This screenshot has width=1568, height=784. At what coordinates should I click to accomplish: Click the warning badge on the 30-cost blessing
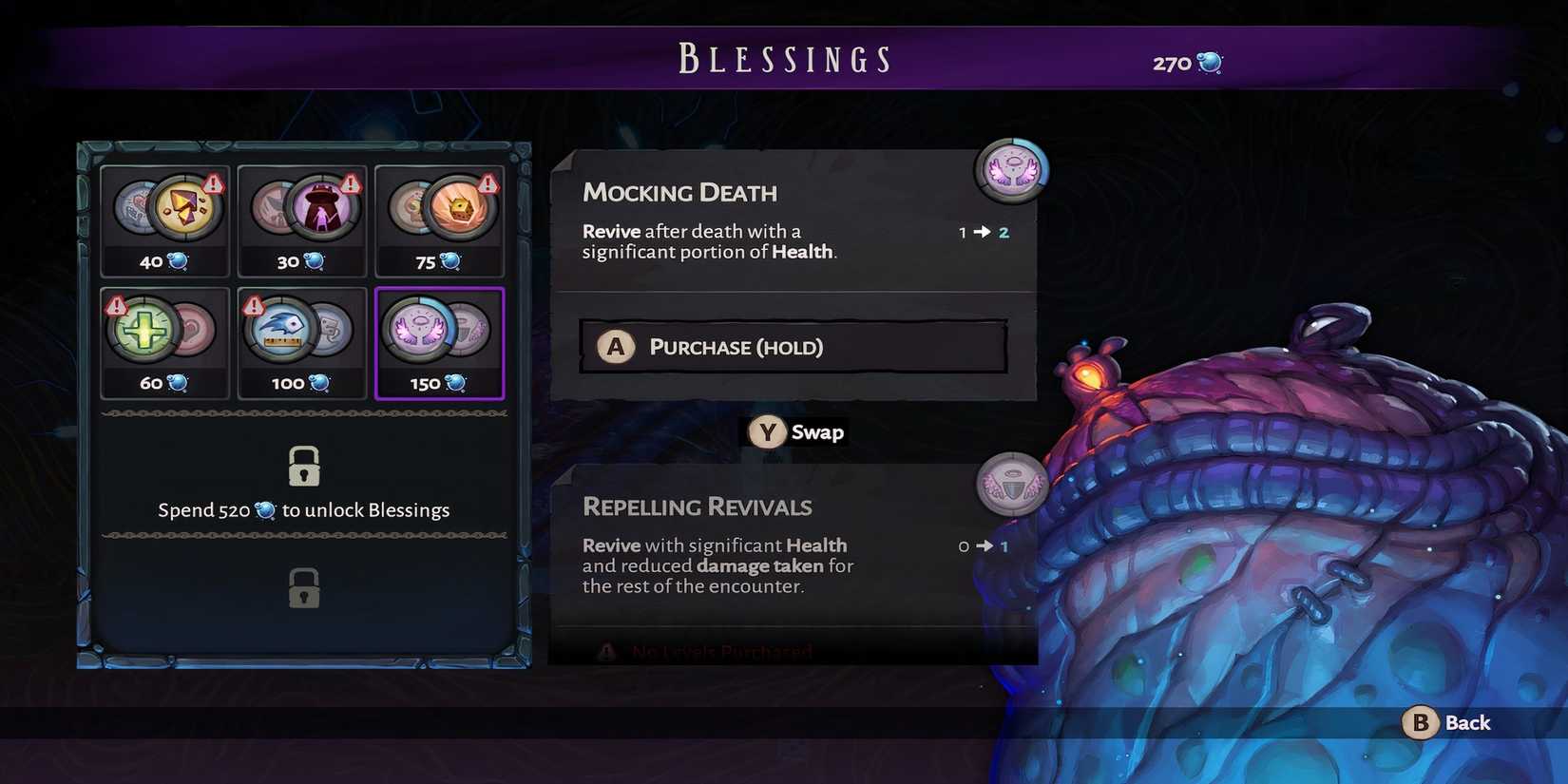tap(350, 182)
